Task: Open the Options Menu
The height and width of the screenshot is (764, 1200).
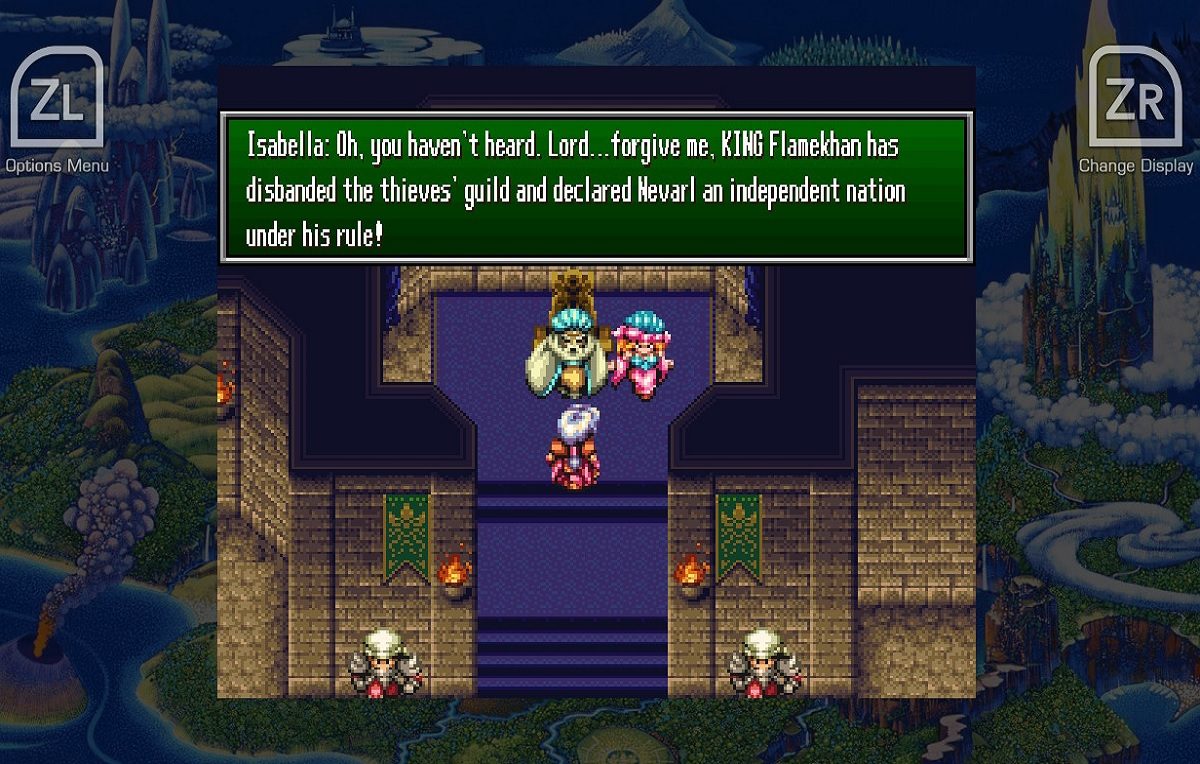Action: coord(57,99)
